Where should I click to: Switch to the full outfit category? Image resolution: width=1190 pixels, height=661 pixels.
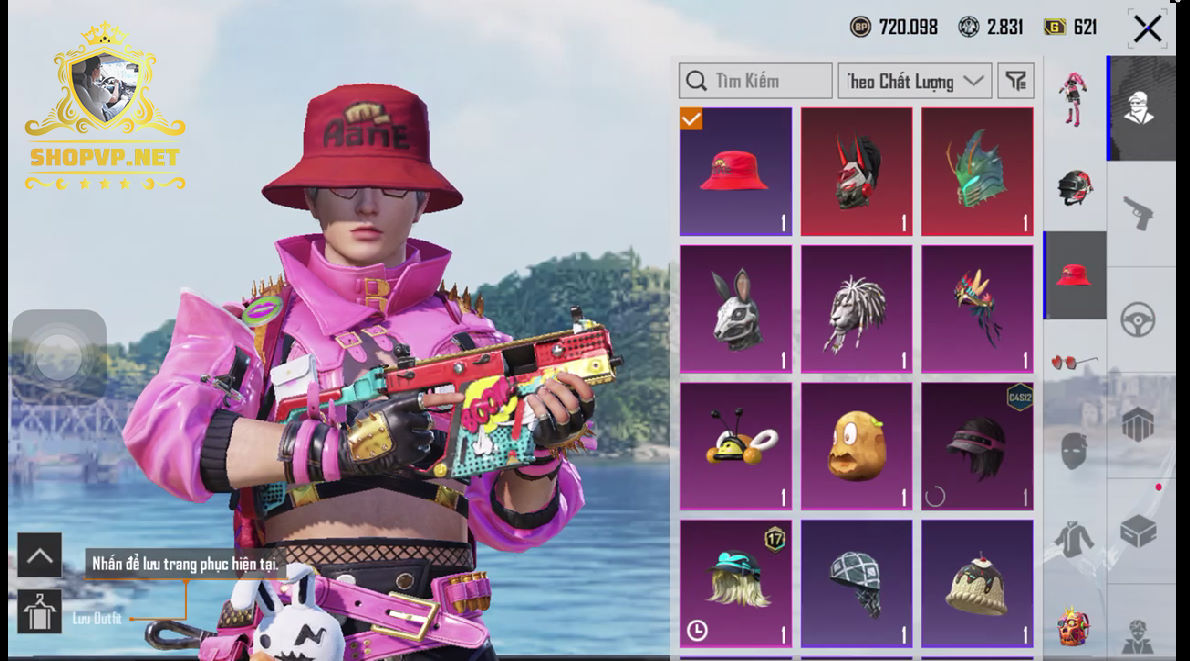click(x=1075, y=99)
